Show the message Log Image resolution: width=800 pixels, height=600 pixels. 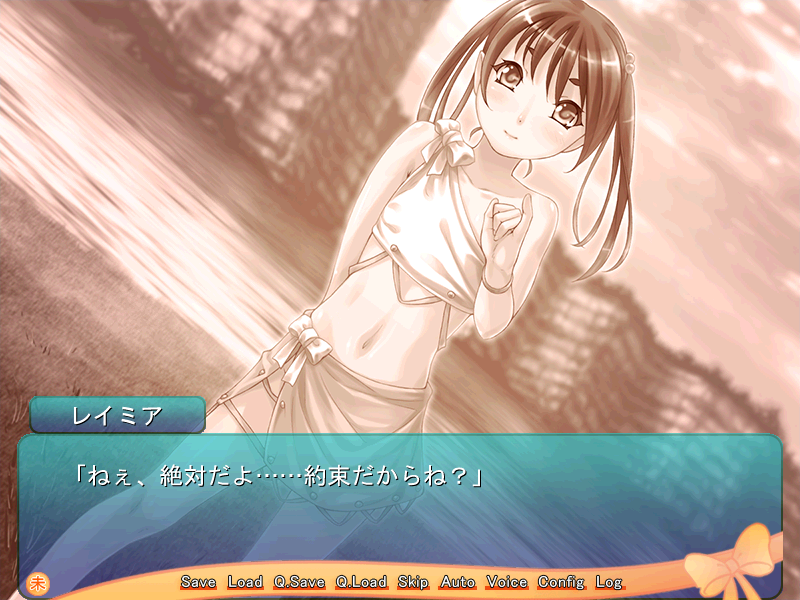click(608, 582)
